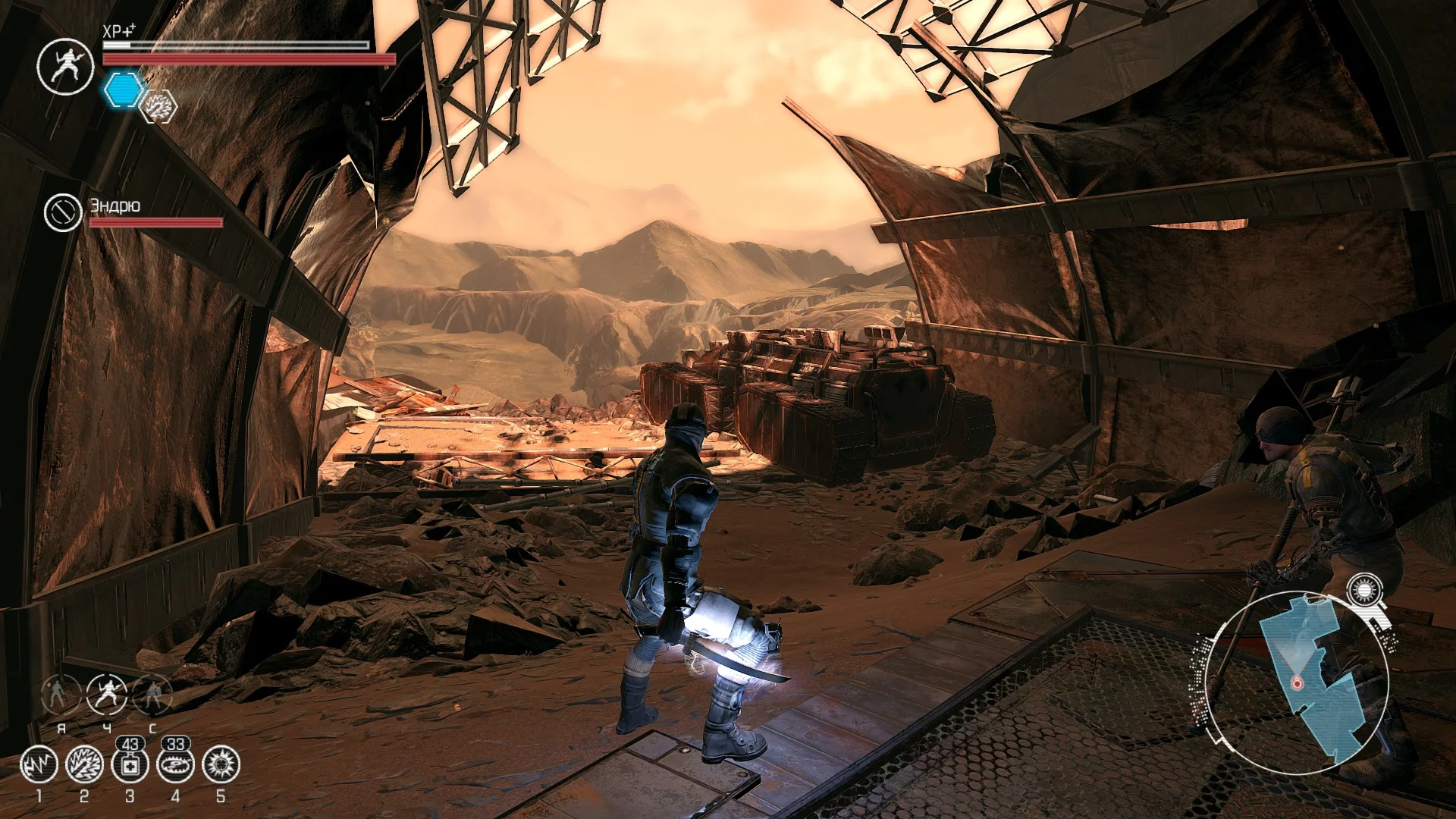Click companion Эндрю's status icon
This screenshot has height=819, width=1456.
click(x=62, y=212)
